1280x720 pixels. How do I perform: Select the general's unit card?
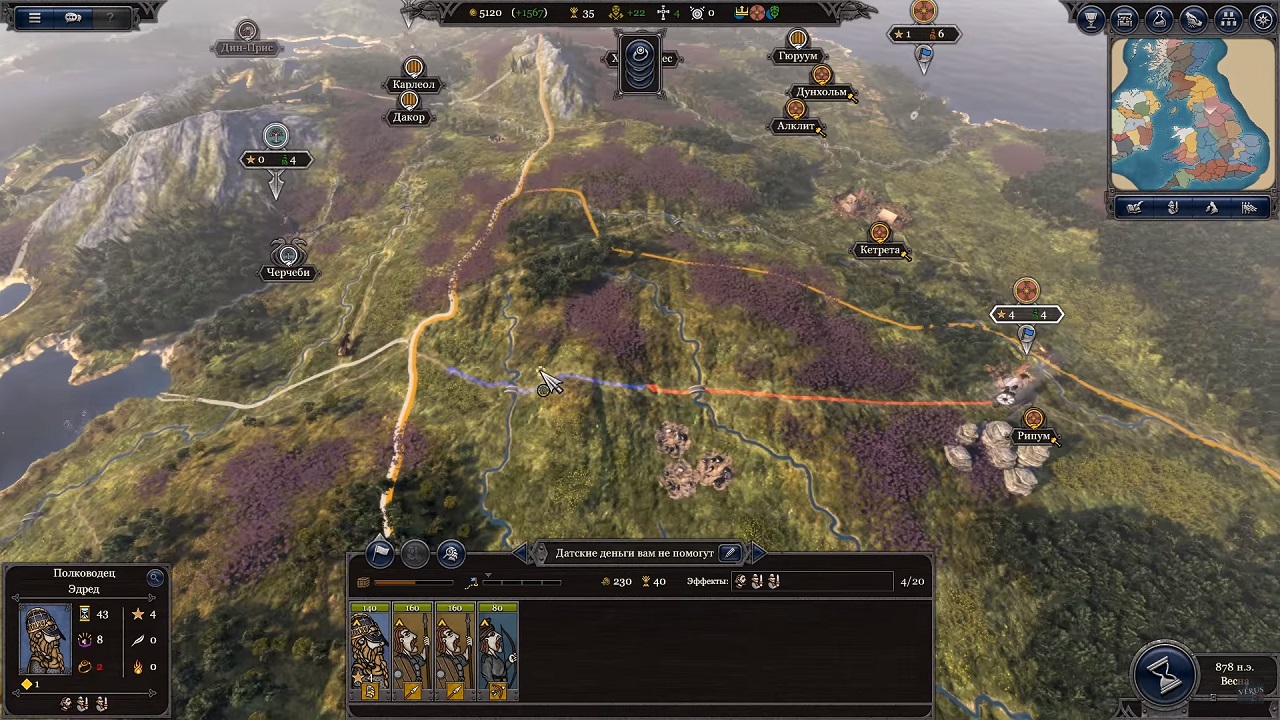tap(369, 651)
